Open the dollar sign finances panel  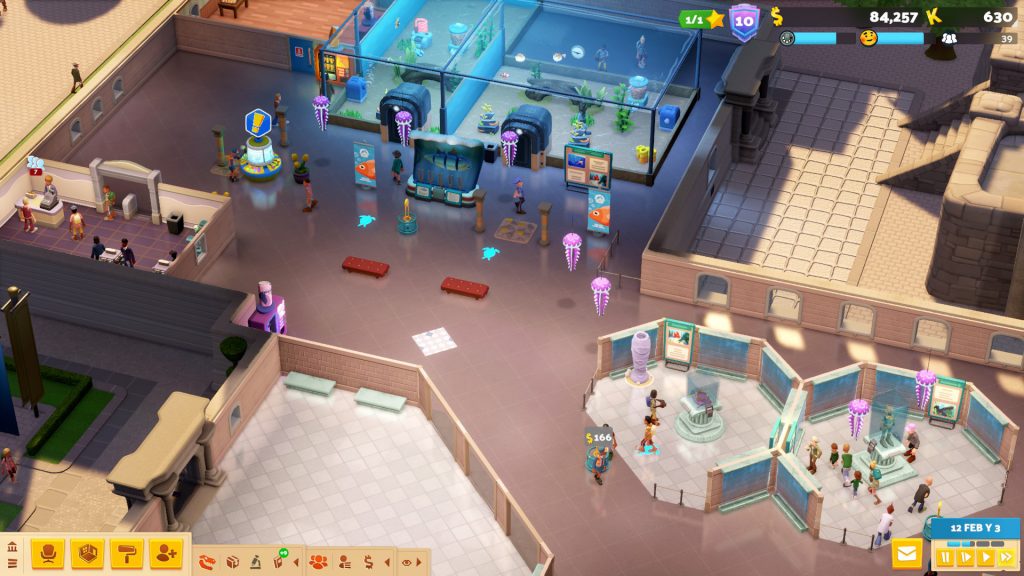[368, 562]
